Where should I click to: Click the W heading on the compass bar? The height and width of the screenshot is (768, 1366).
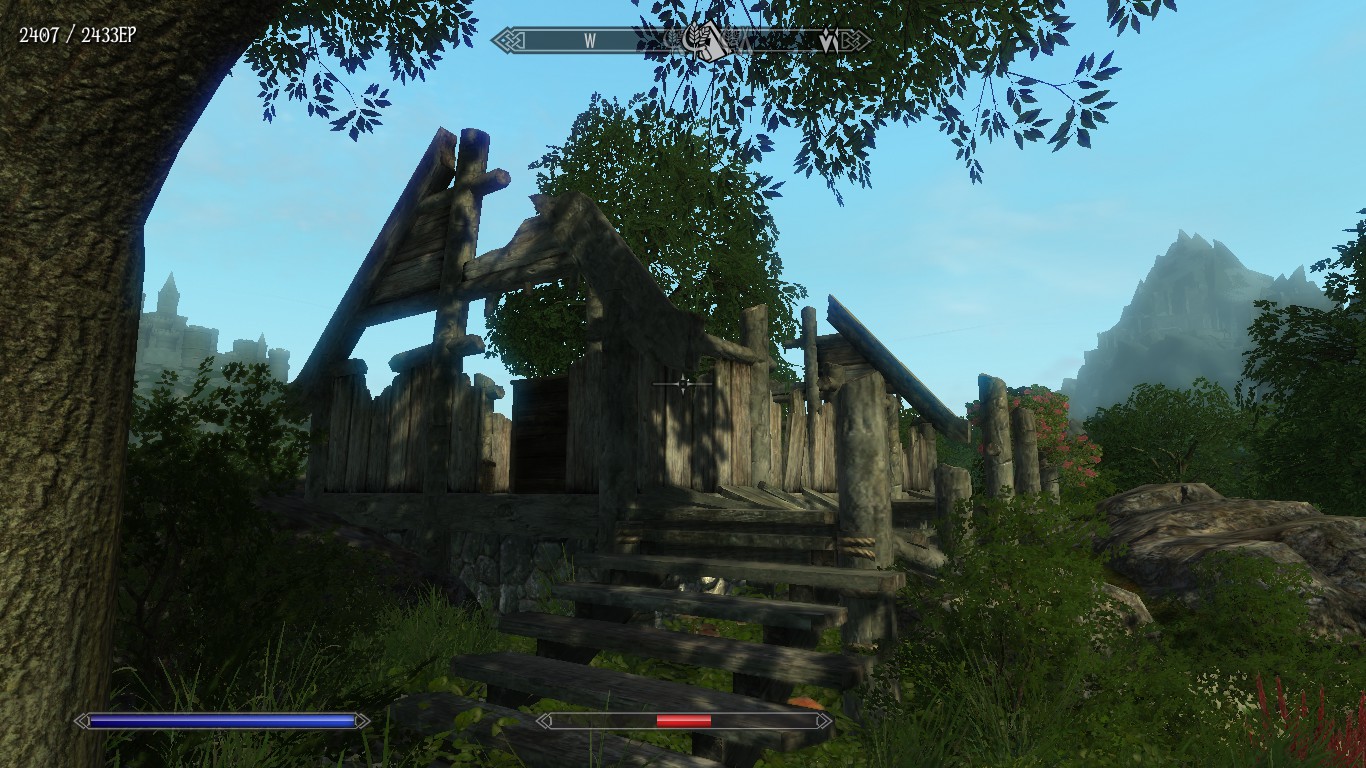(x=590, y=41)
